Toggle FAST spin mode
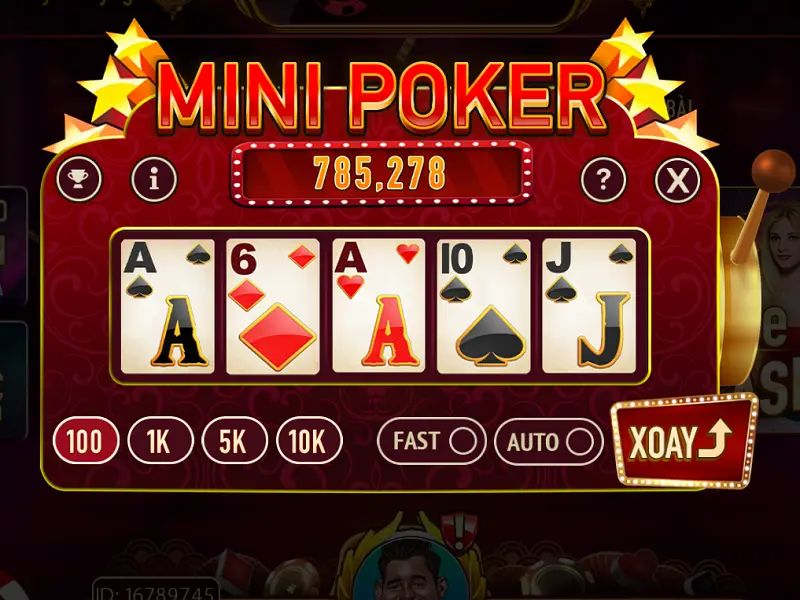800x600 pixels. tap(431, 441)
